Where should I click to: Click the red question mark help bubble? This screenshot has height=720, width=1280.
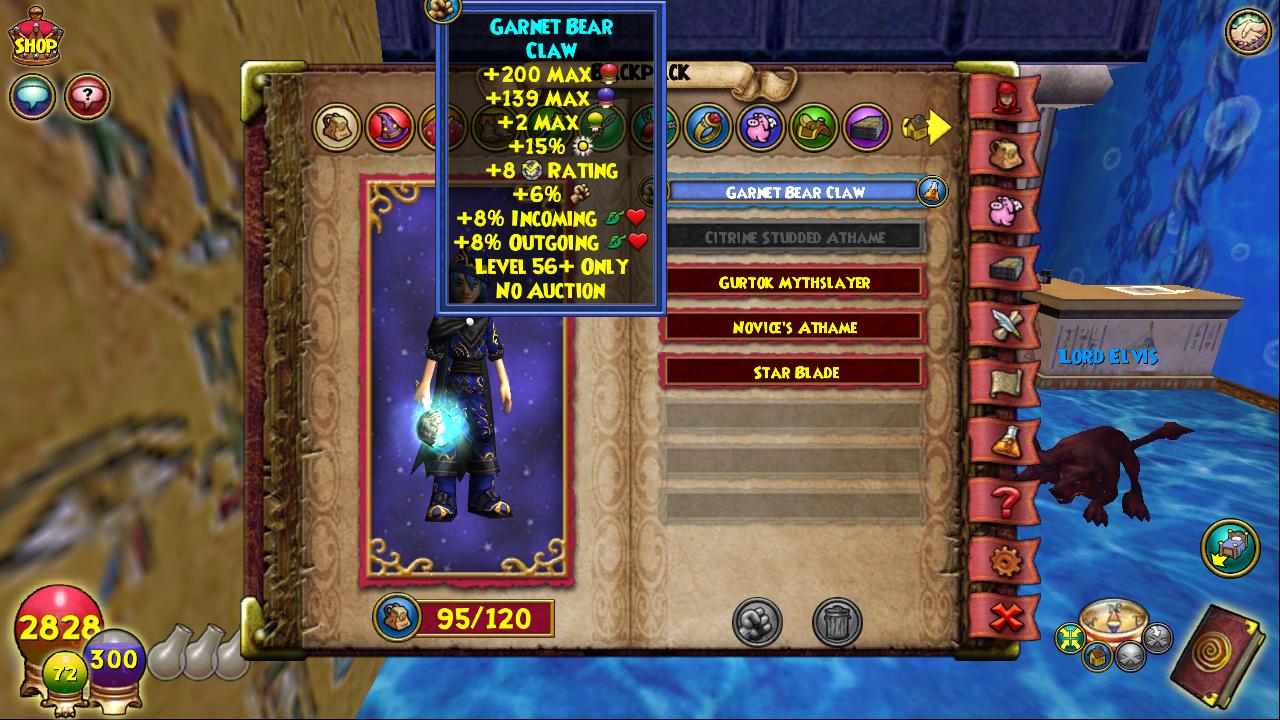pyautogui.click(x=87, y=97)
